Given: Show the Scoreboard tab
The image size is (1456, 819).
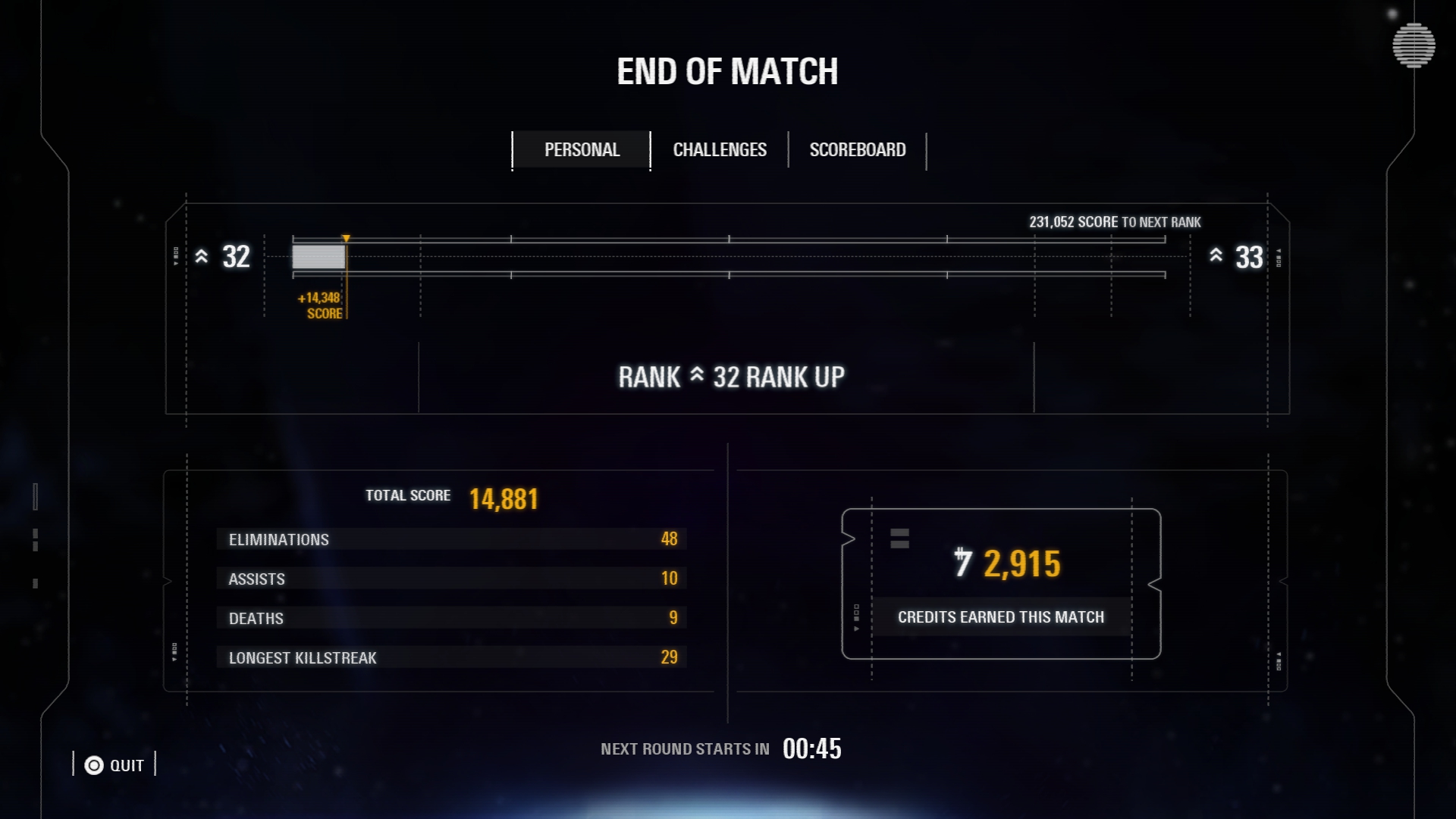Looking at the screenshot, I should click(857, 150).
